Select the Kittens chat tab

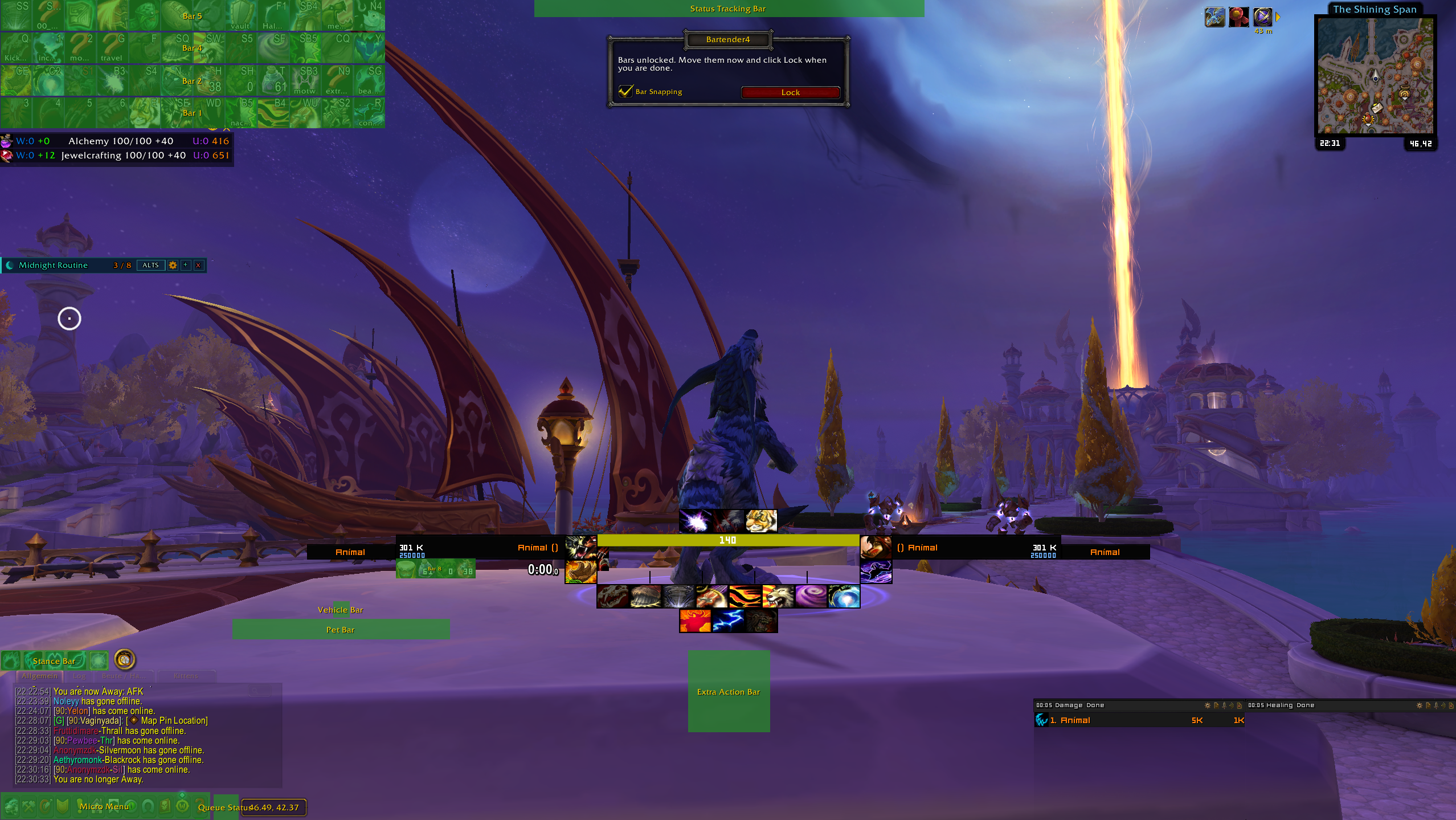click(186, 676)
